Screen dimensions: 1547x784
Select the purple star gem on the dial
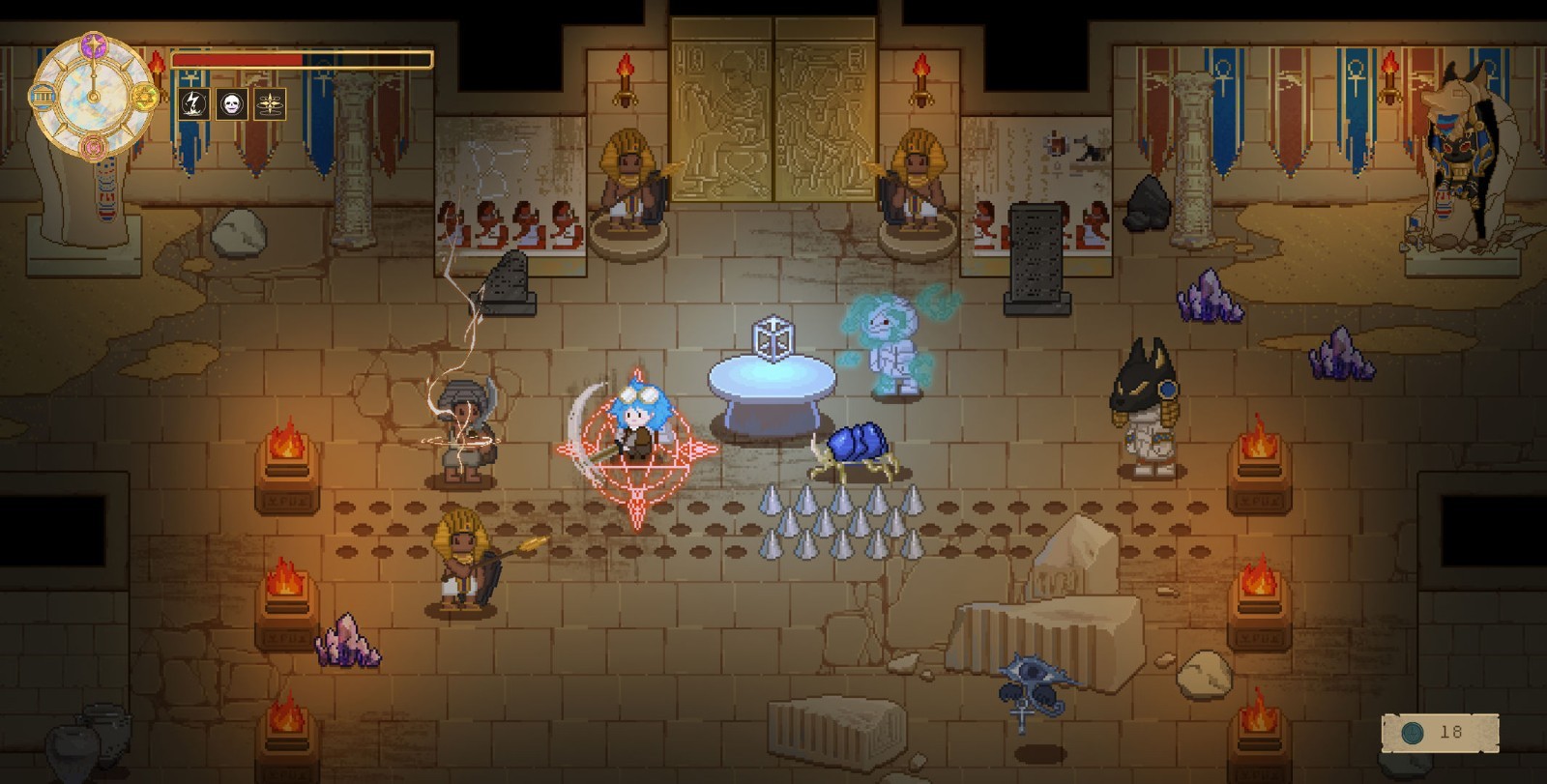(x=94, y=44)
